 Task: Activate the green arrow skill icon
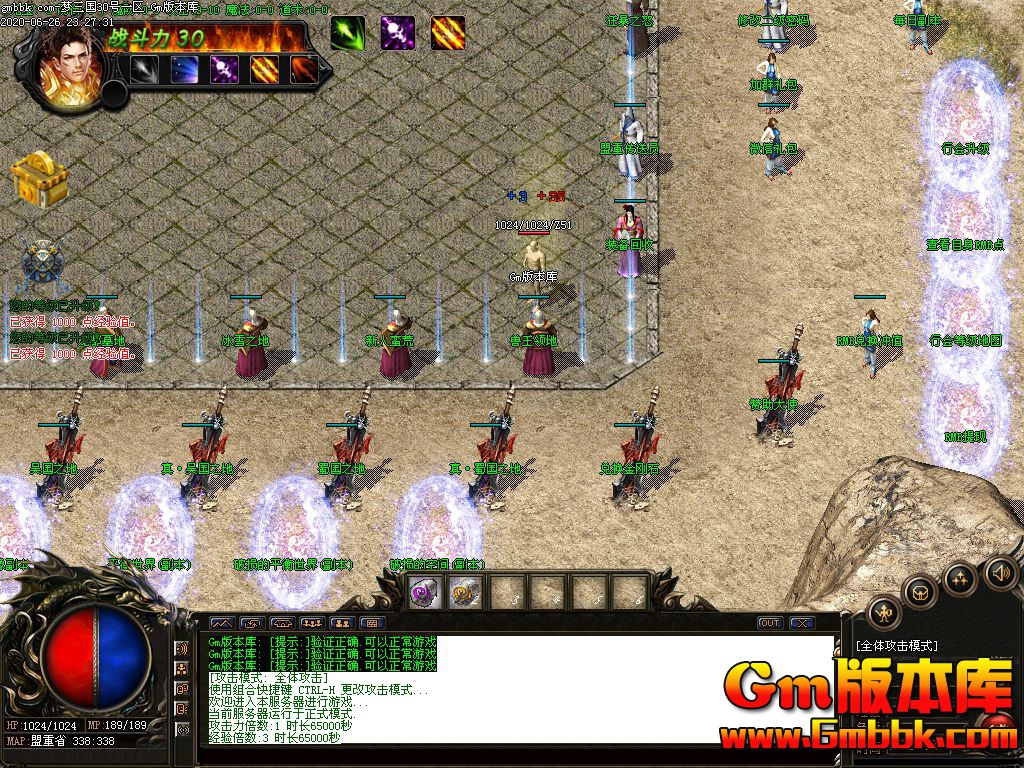coord(347,33)
